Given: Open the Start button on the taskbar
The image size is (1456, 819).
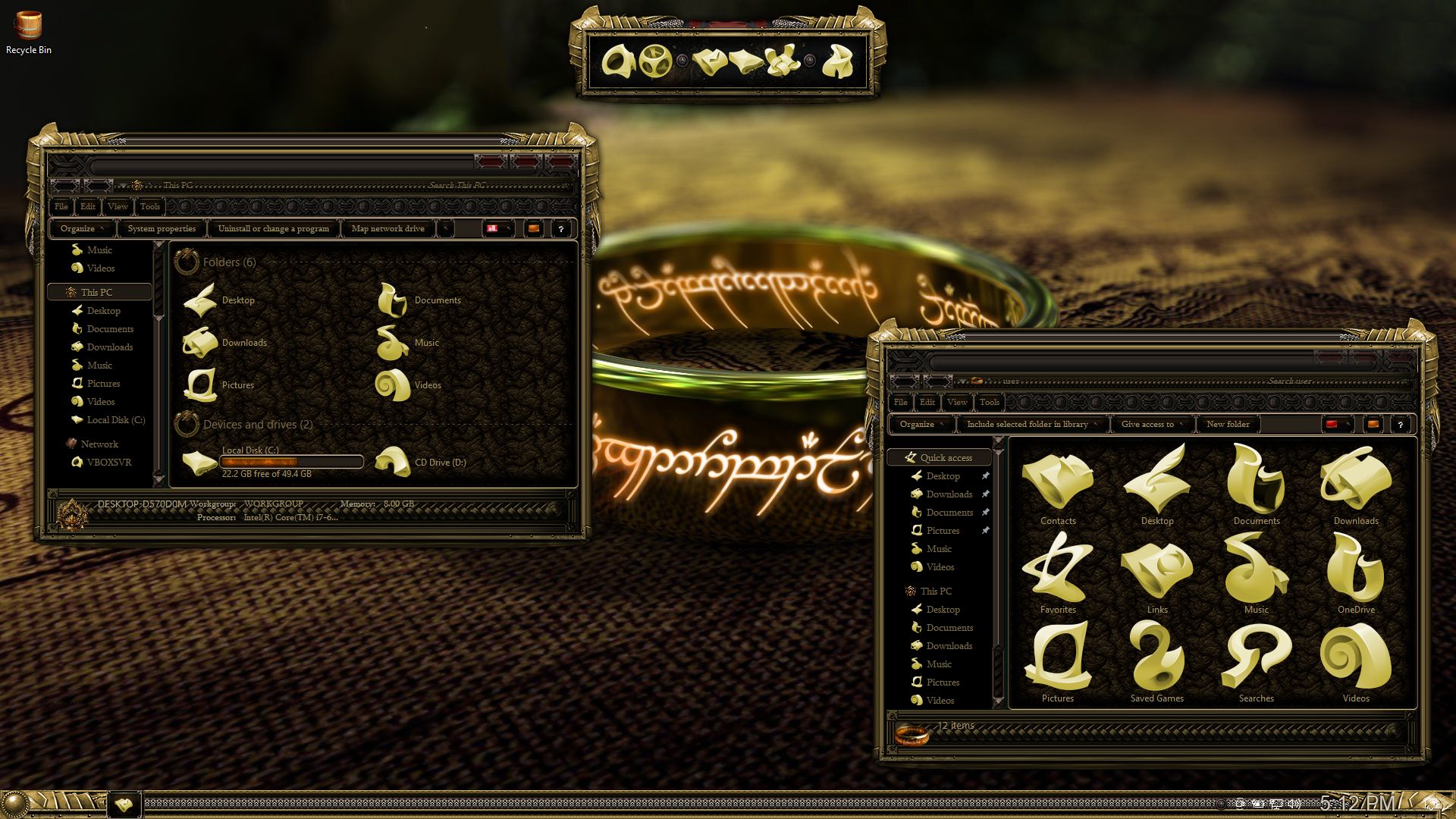Looking at the screenshot, I should pos(15,803).
